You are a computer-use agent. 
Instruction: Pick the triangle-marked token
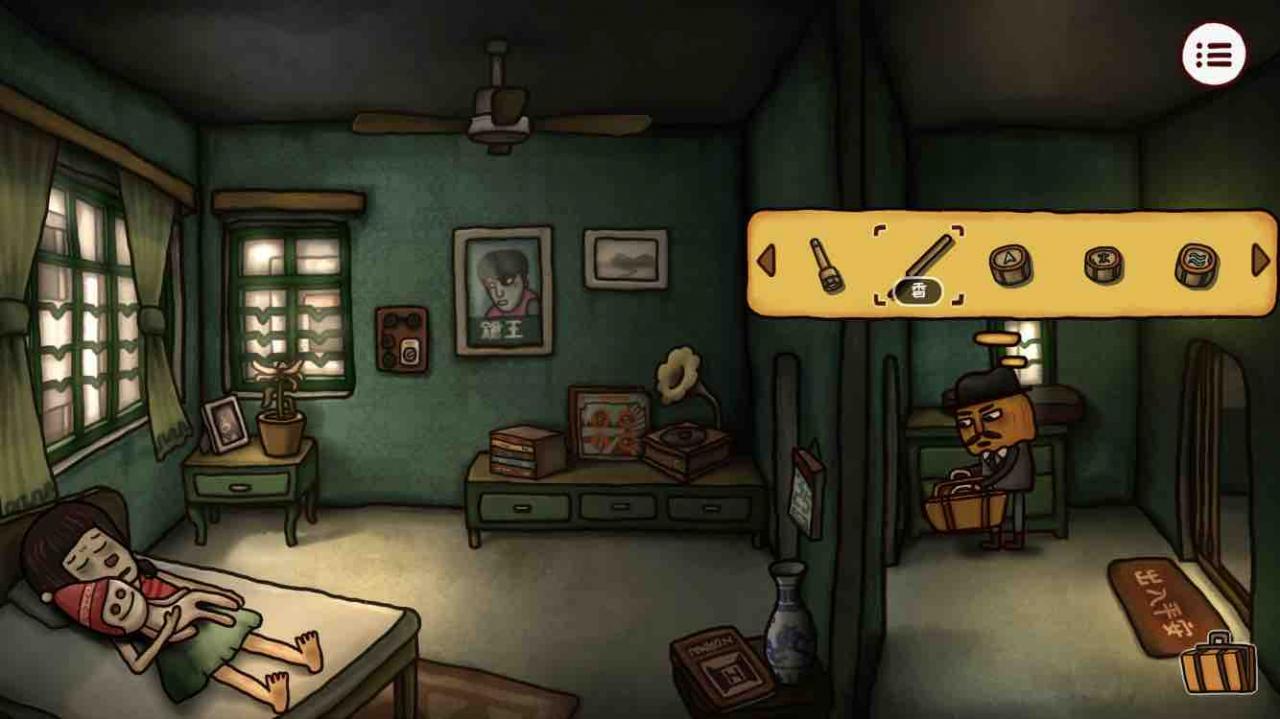pos(1010,264)
